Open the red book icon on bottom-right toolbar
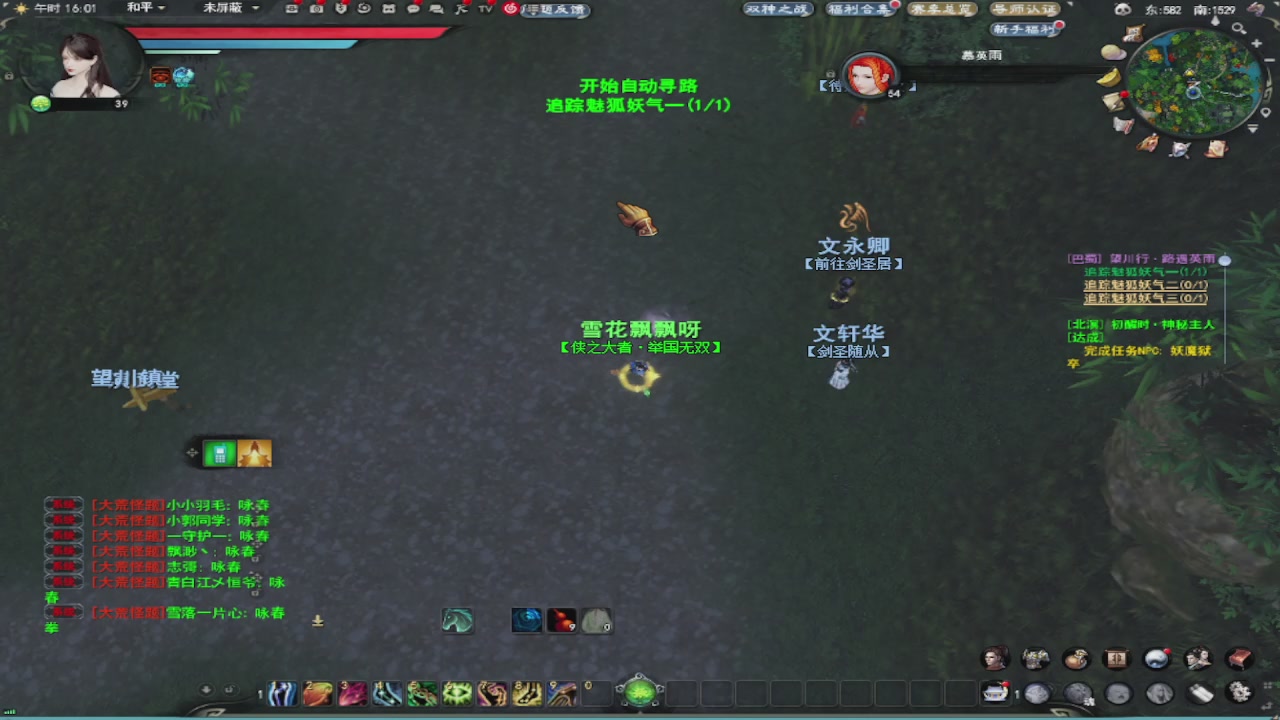Screen dimensions: 1280x720 (x=1239, y=659)
